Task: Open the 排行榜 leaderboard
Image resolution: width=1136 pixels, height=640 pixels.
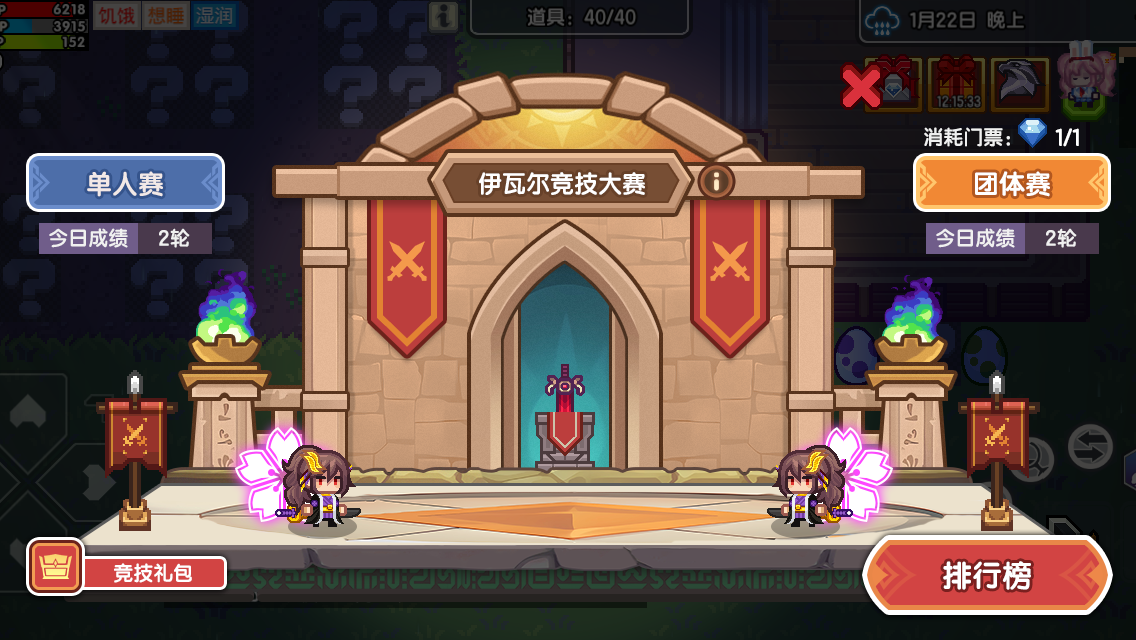Action: pos(987,575)
